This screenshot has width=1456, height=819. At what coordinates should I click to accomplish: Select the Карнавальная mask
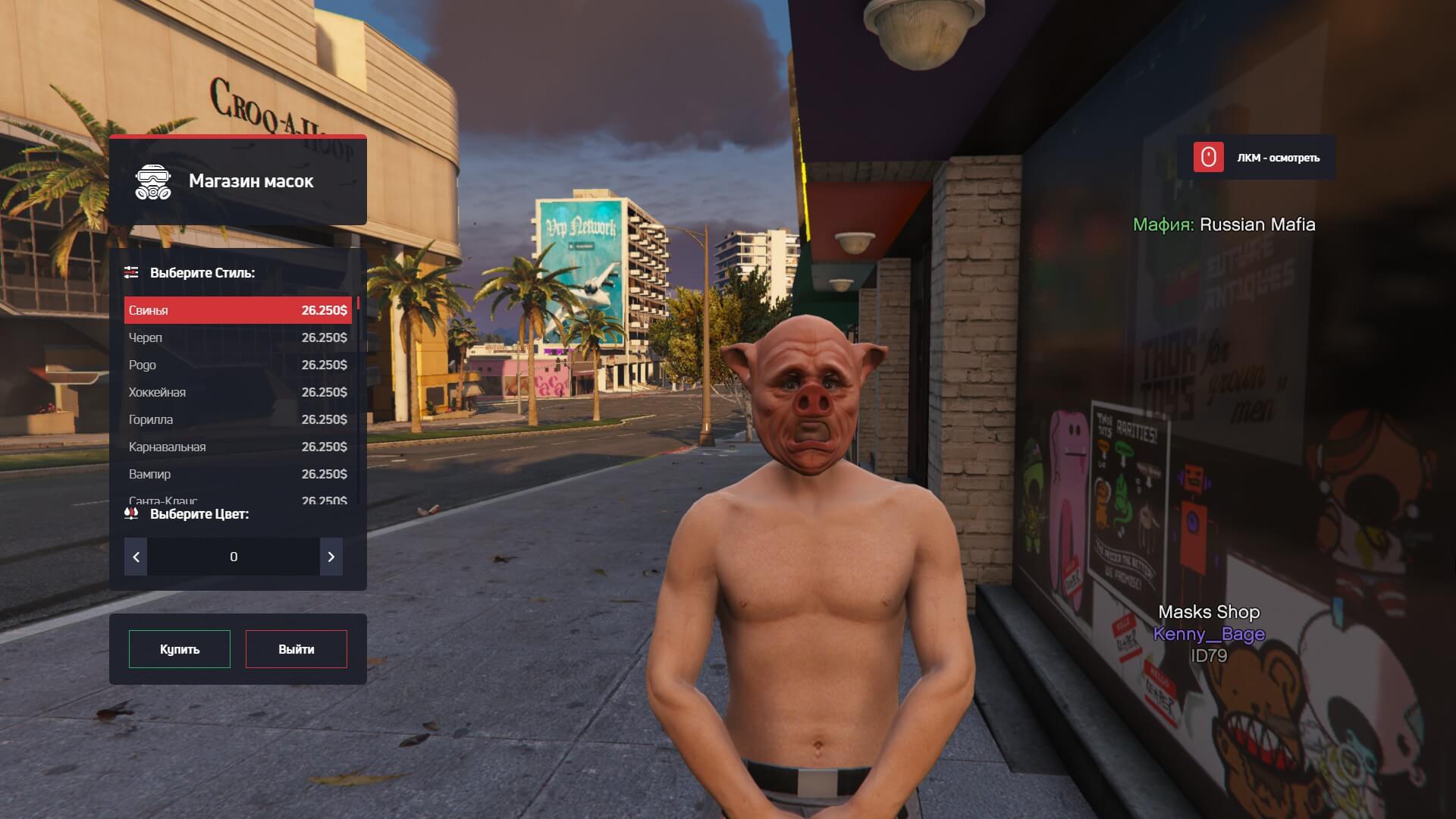pos(237,447)
